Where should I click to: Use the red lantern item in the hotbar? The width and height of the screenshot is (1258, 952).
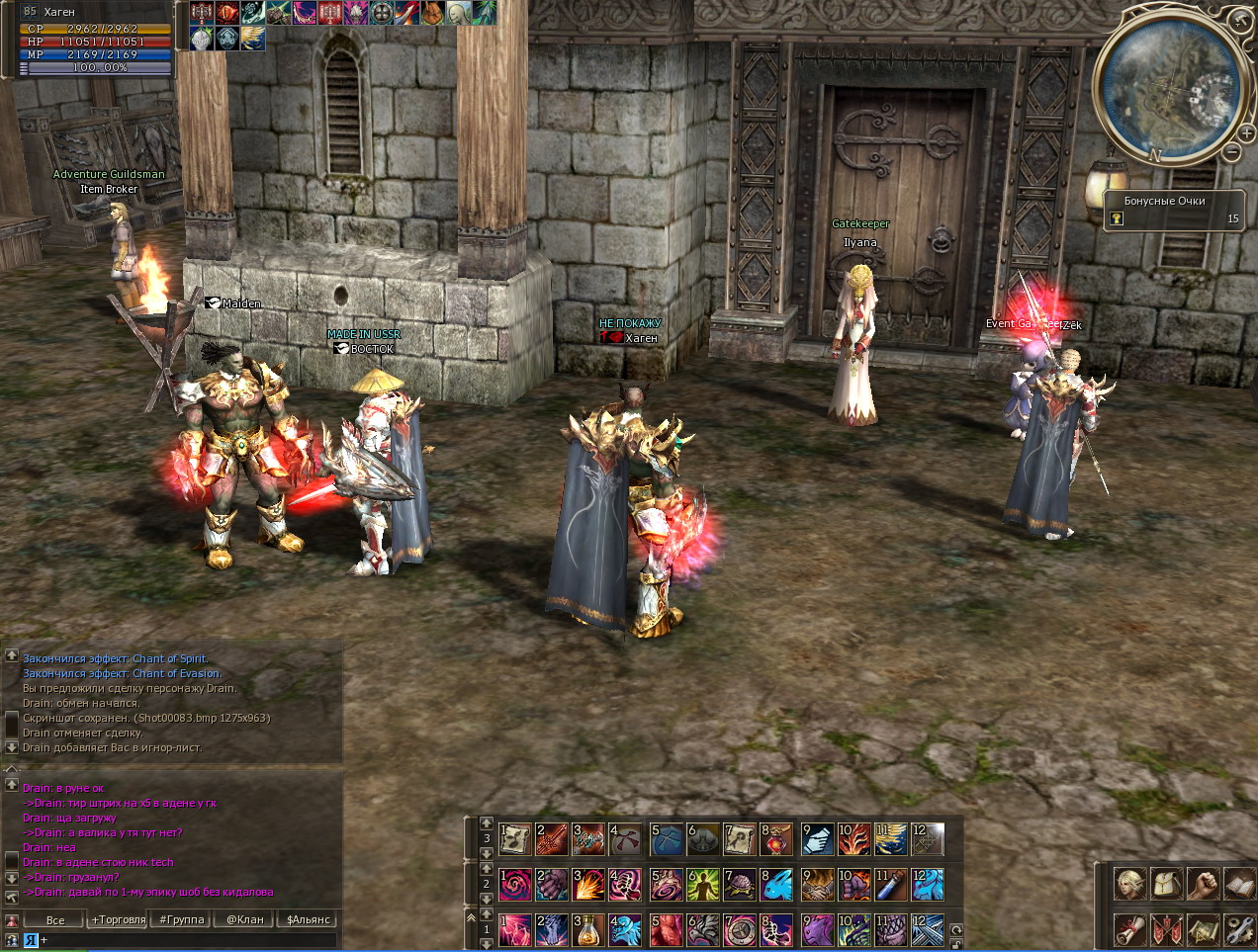tap(777, 839)
